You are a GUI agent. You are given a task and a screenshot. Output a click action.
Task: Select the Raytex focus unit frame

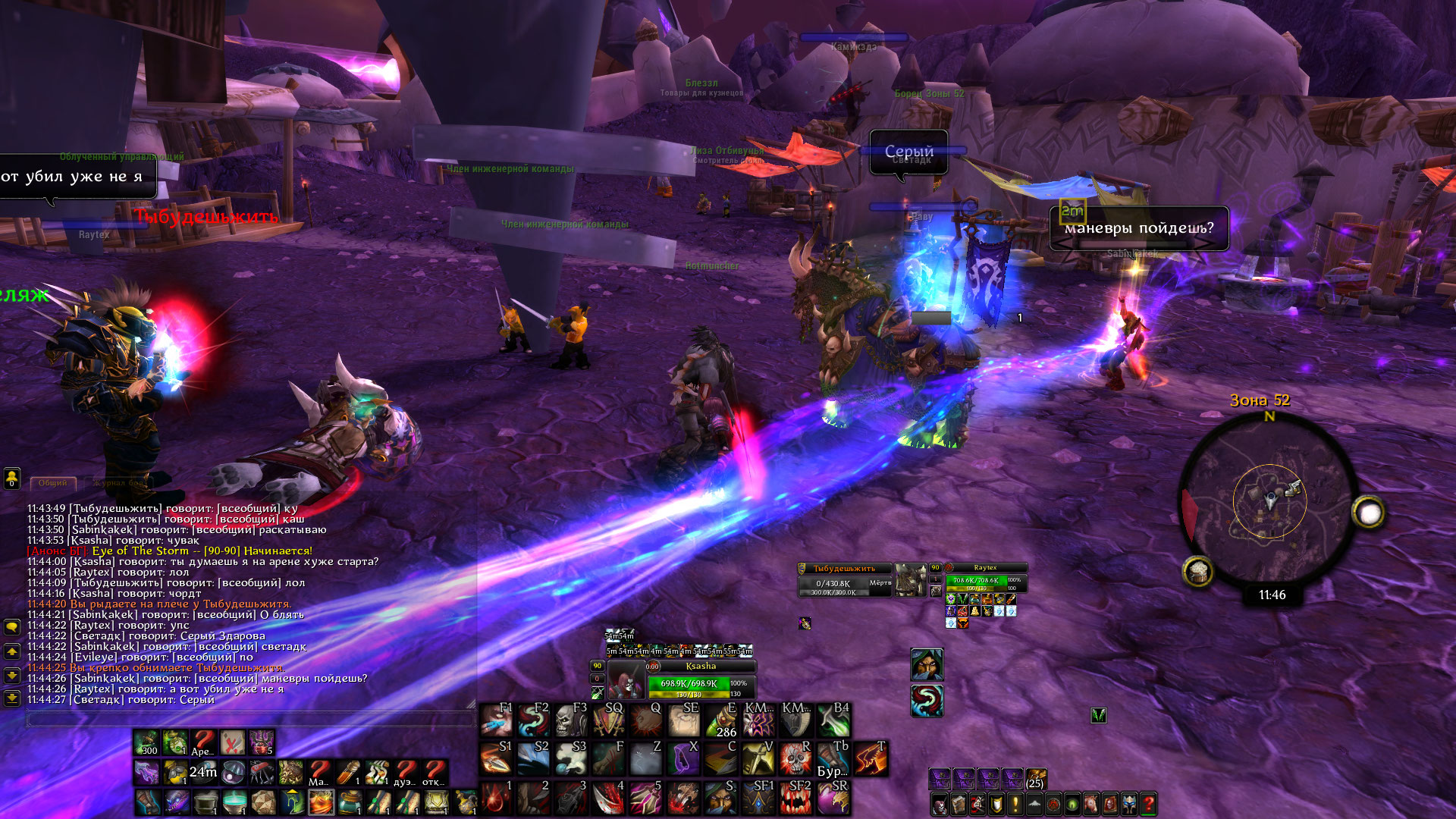[986, 579]
